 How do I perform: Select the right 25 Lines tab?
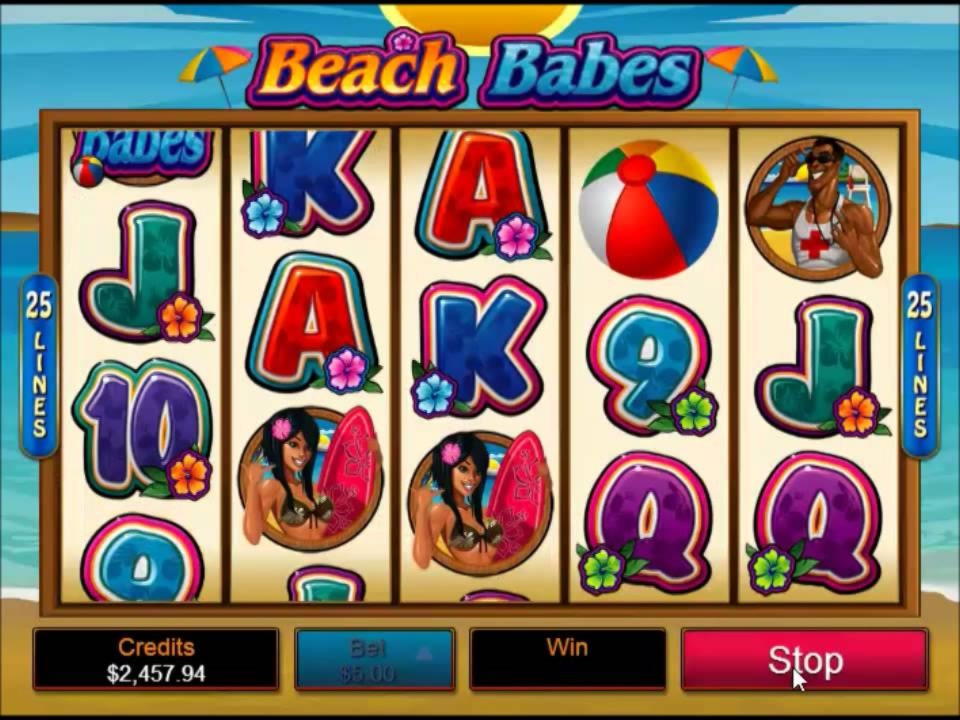(x=919, y=366)
